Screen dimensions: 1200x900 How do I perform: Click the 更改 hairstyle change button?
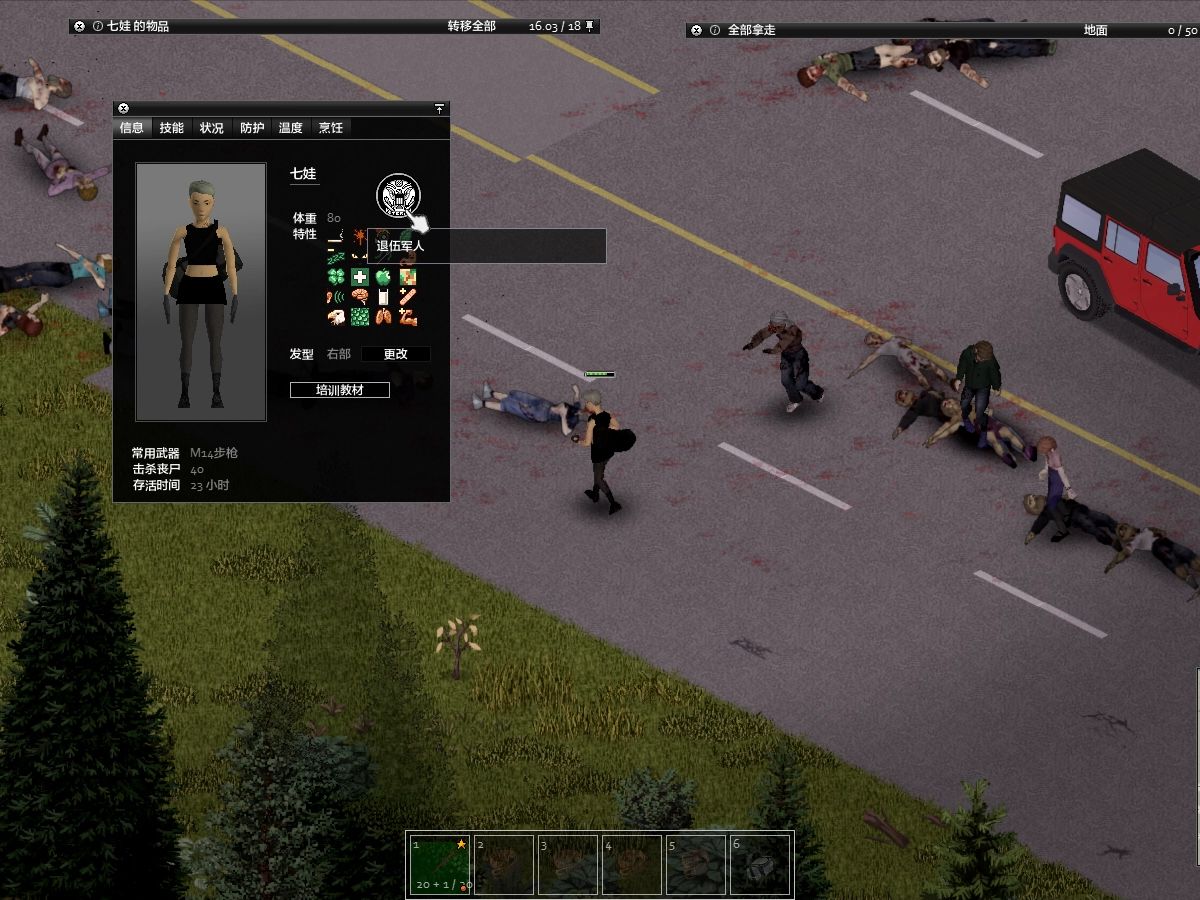point(396,354)
